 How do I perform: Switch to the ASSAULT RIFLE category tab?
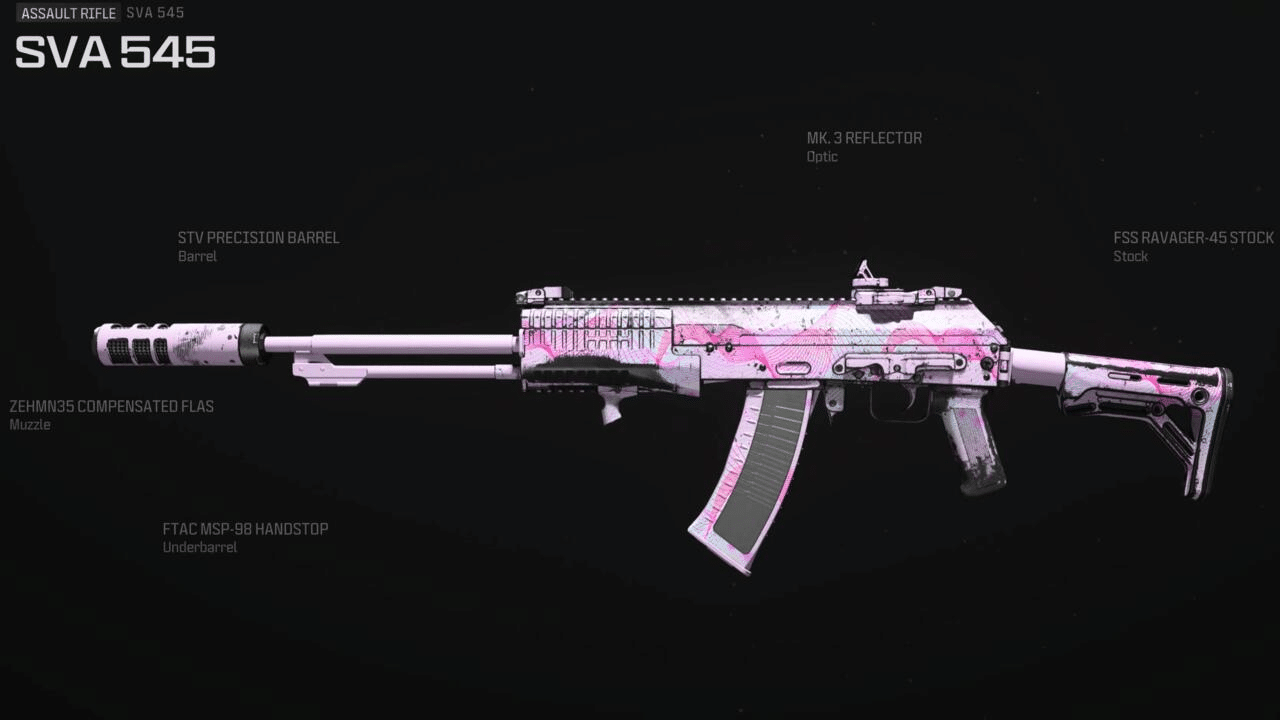(68, 13)
